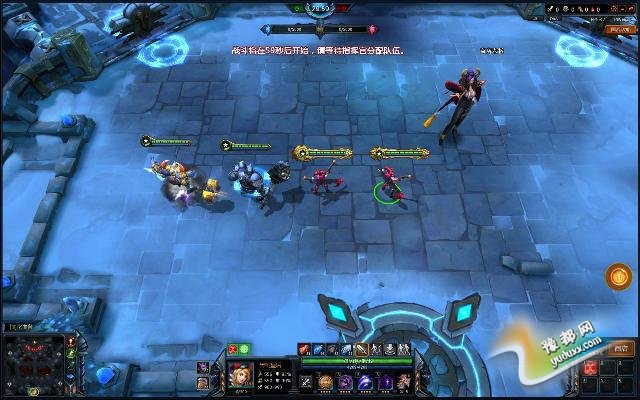
Task: Click the red X icon above portrait
Action: coord(233,349)
